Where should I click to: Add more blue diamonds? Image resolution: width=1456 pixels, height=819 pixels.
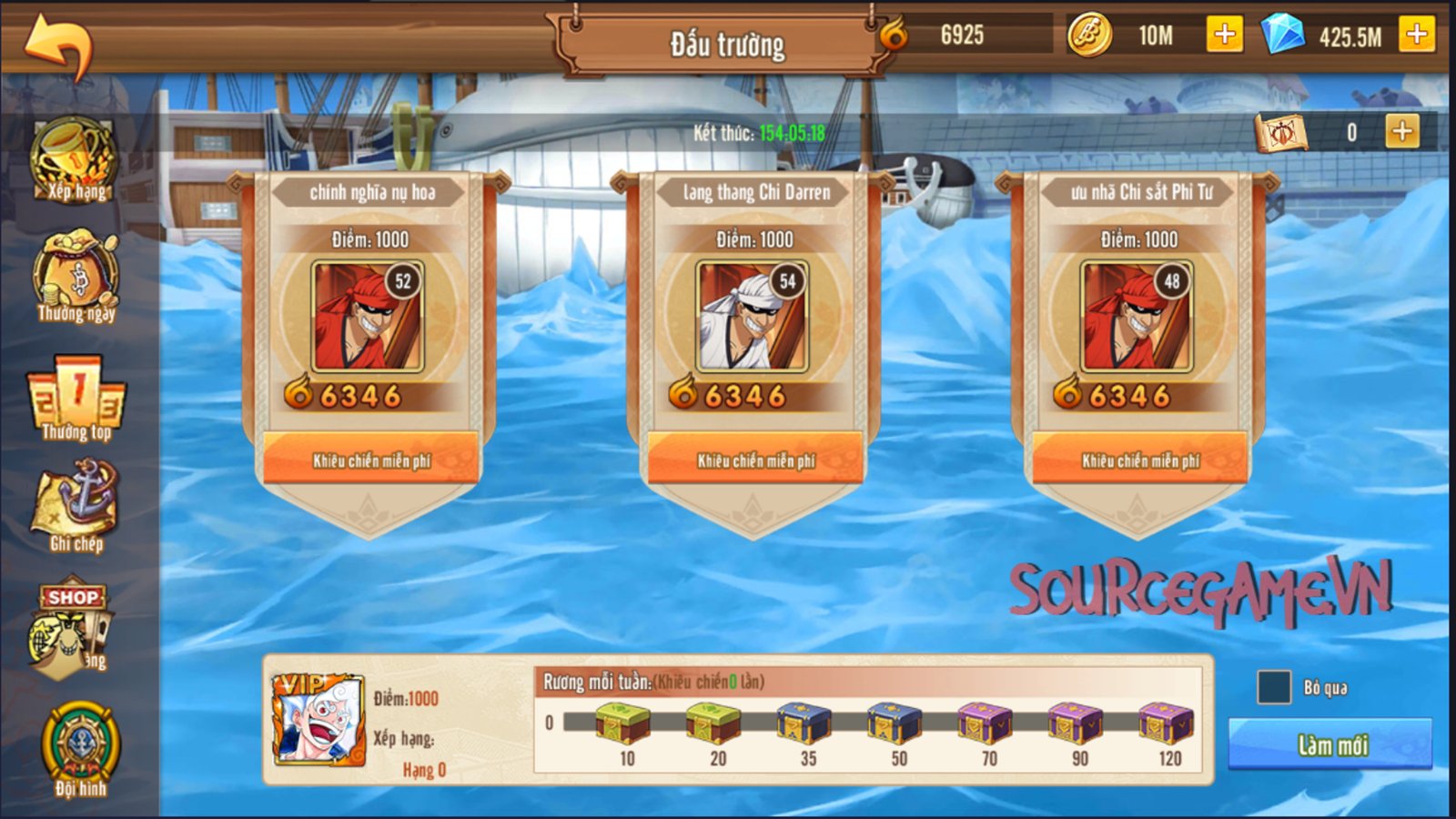pyautogui.click(x=1417, y=35)
